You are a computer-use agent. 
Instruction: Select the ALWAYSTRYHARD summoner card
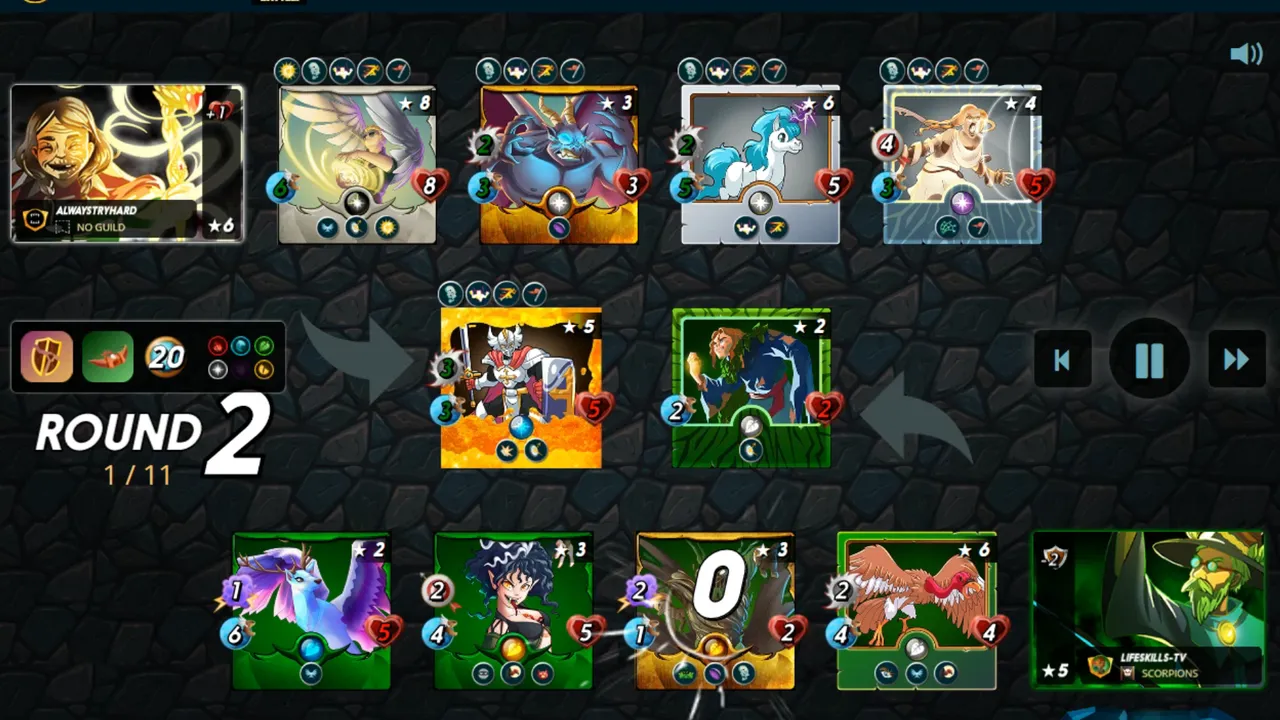click(127, 164)
